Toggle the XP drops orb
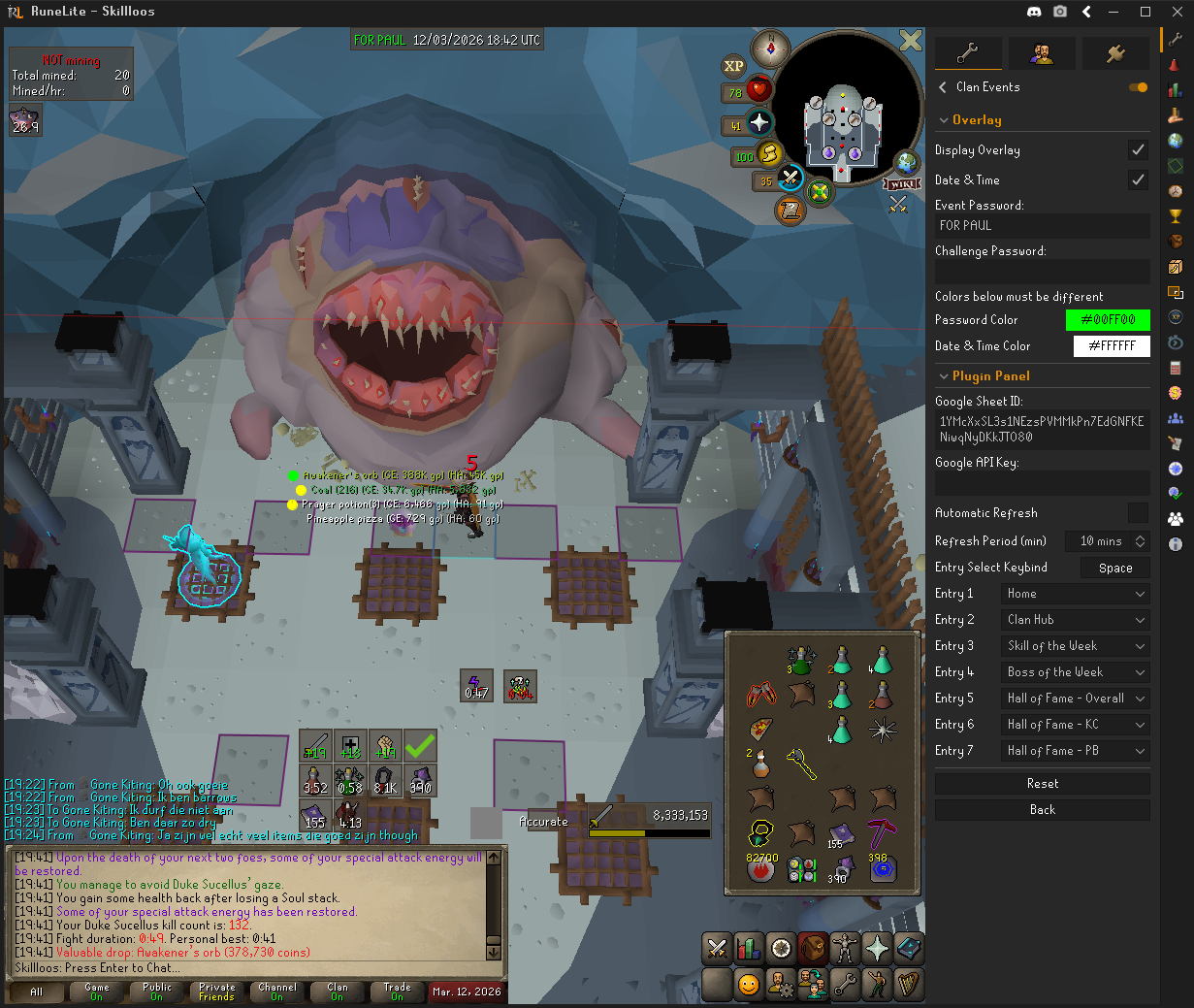Image resolution: width=1194 pixels, height=1008 pixels. pyautogui.click(x=733, y=66)
